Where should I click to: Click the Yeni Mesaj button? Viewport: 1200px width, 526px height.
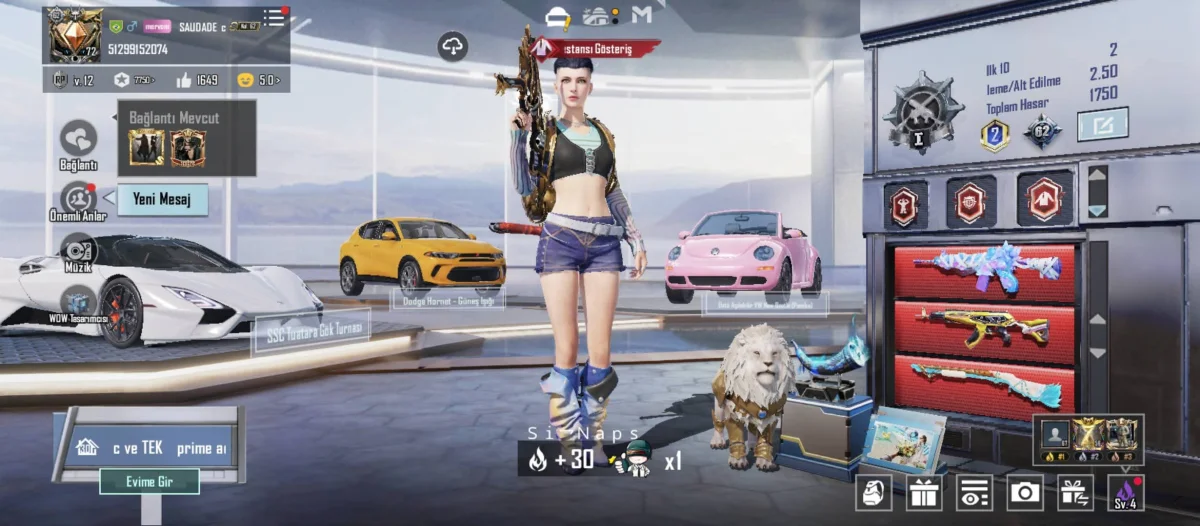pyautogui.click(x=163, y=199)
